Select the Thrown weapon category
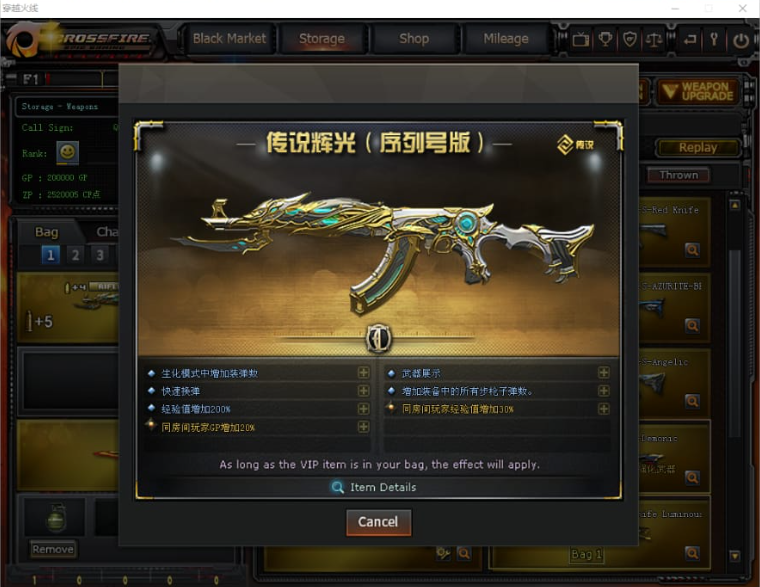 [679, 175]
